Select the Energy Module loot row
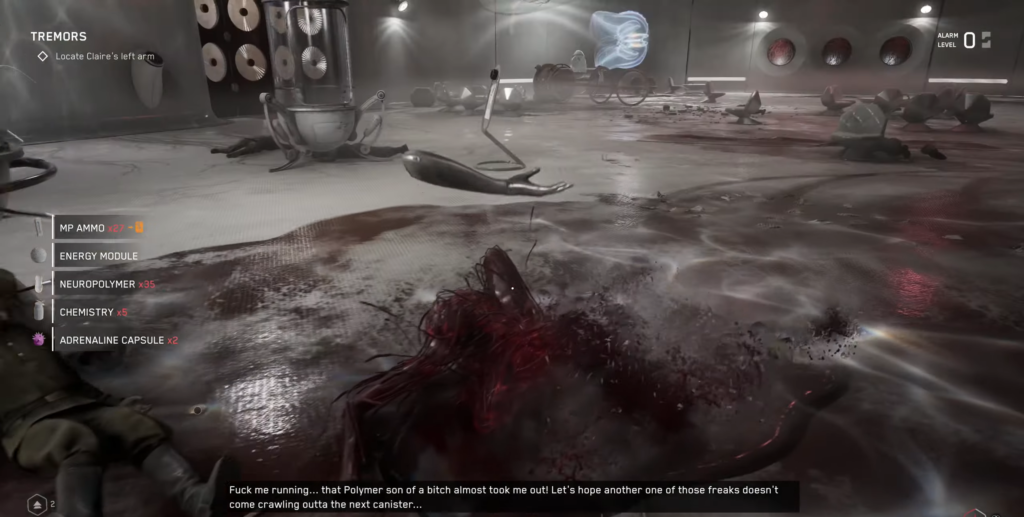 [x=98, y=256]
